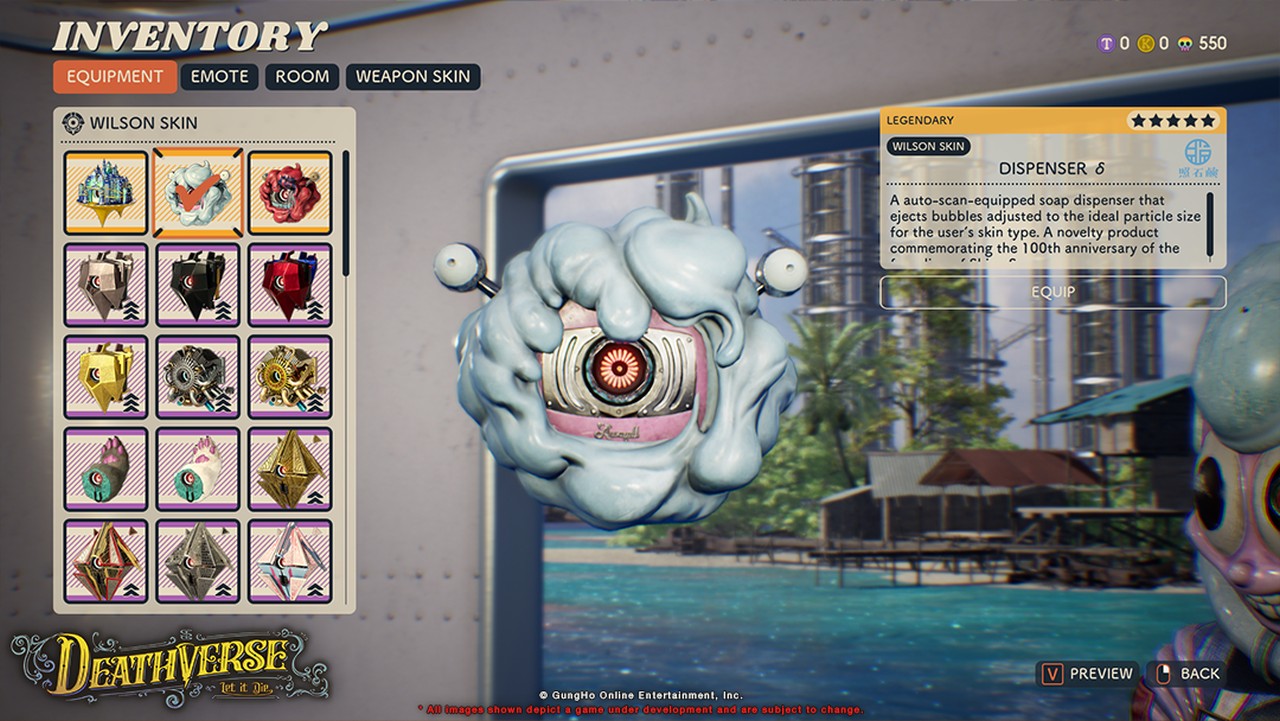Equip the Dispenser skin
This screenshot has height=721, width=1280.
[1052, 292]
